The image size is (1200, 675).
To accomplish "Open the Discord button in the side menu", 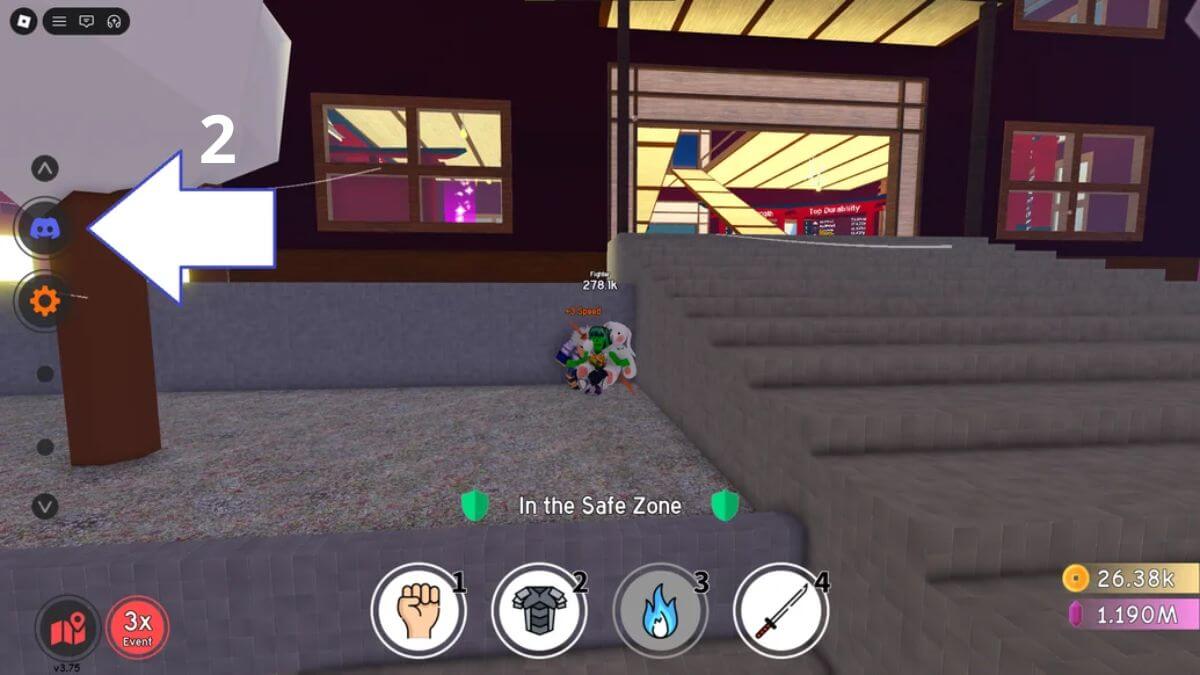I will [x=45, y=229].
